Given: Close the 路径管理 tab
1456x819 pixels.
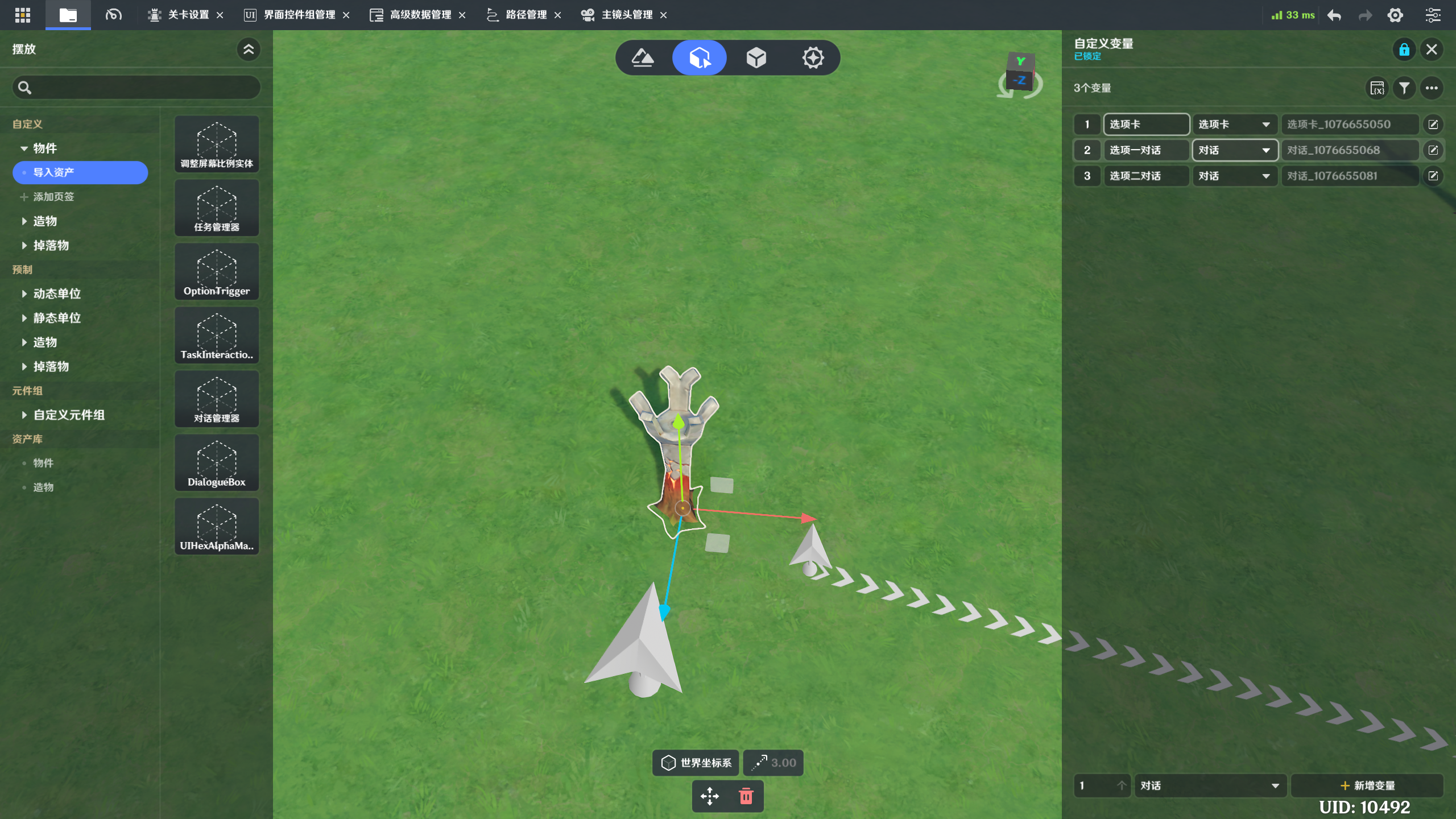Looking at the screenshot, I should [558, 15].
